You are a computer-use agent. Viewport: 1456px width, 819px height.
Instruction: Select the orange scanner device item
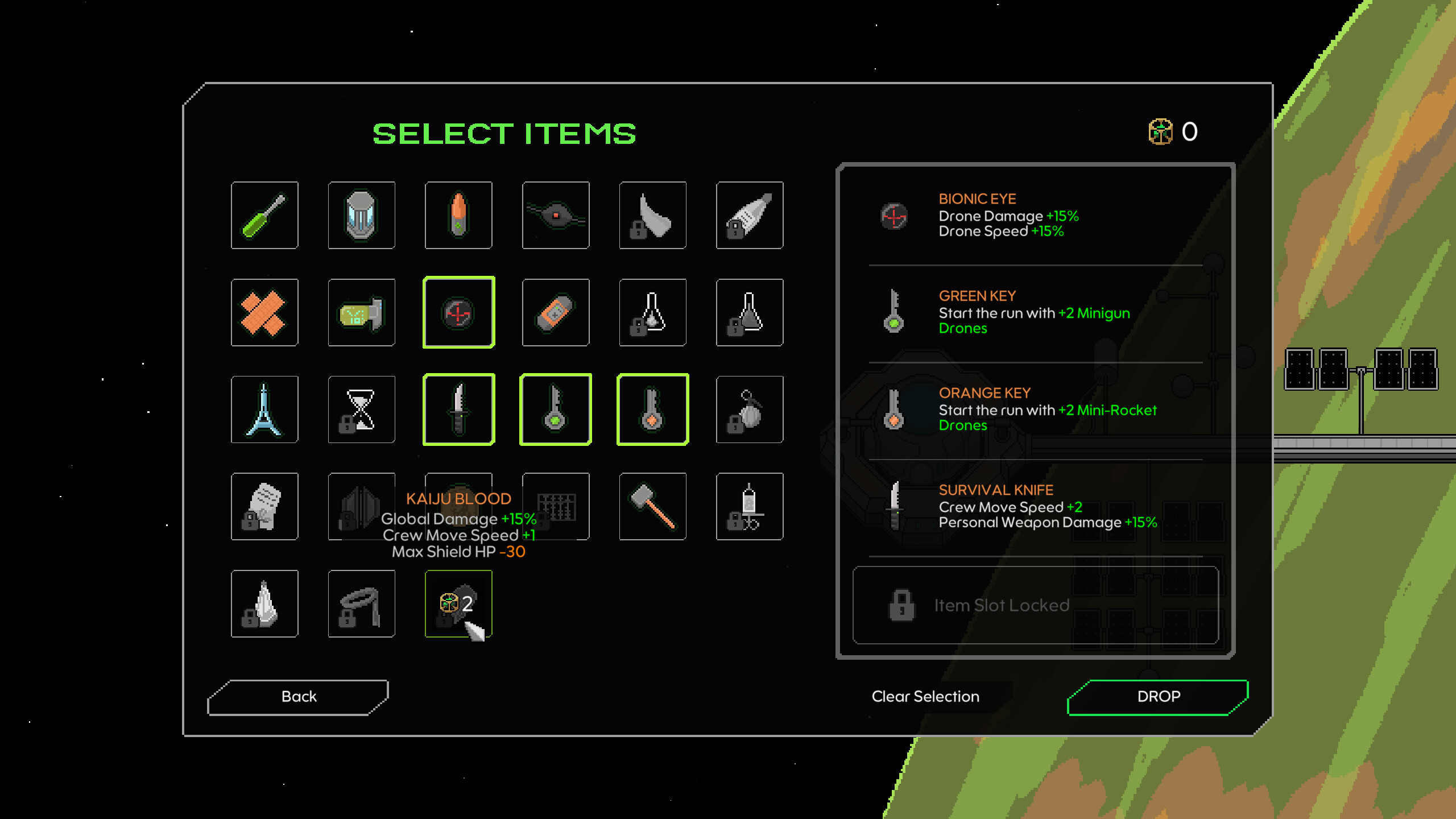point(555,312)
